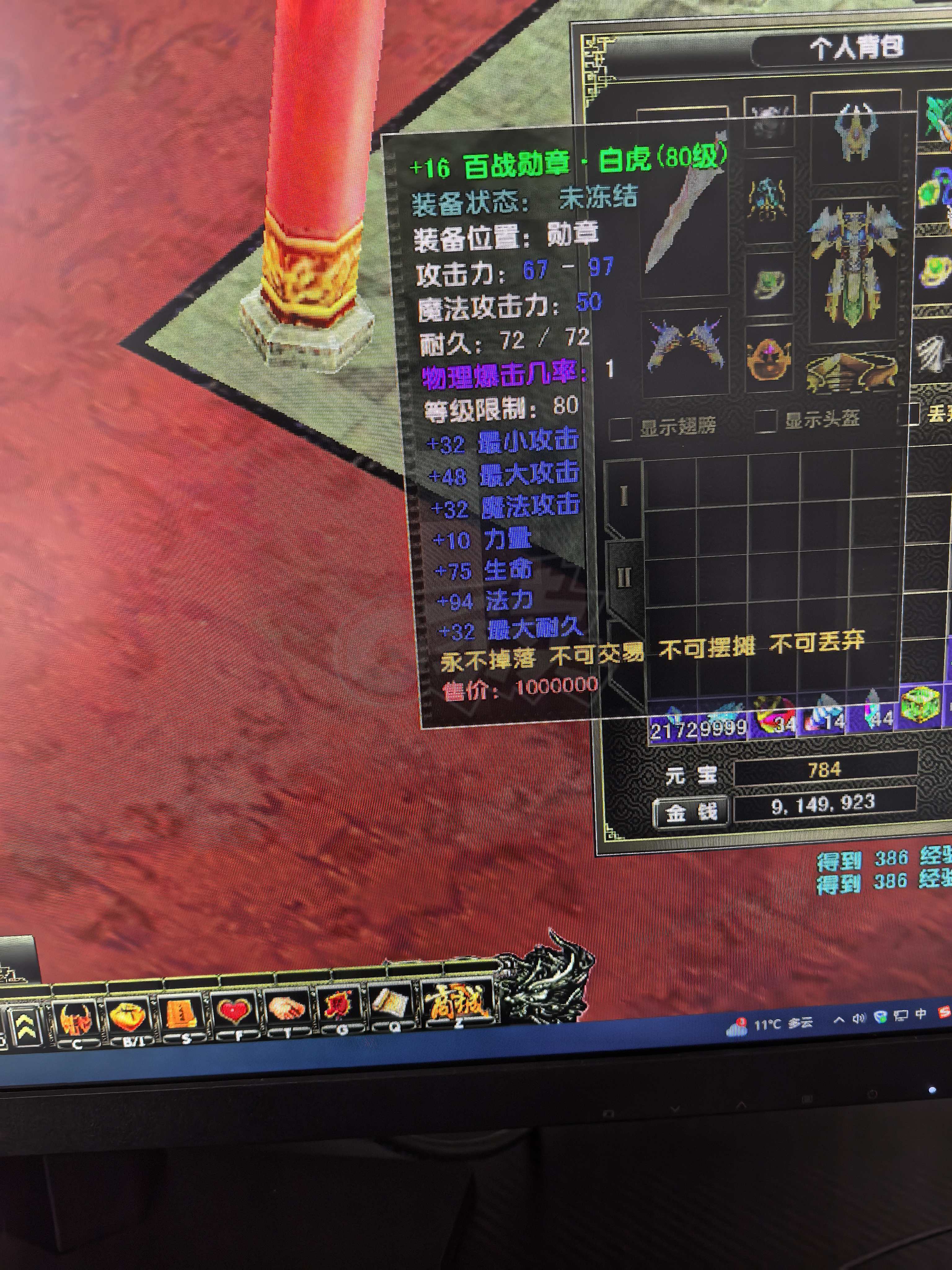The height and width of the screenshot is (1270, 952).
Task: Click the volume icon in the taskbar
Action: [x=859, y=1017]
